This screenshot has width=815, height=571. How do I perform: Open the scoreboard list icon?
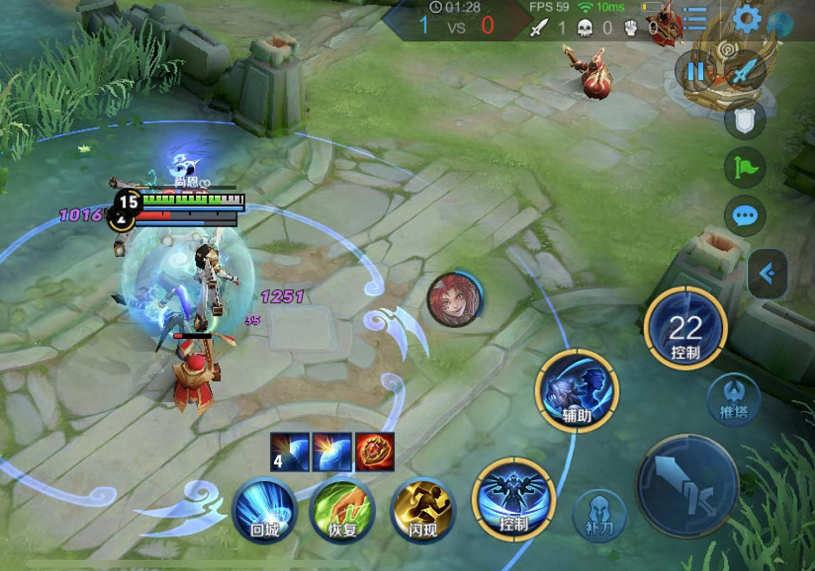point(694,18)
